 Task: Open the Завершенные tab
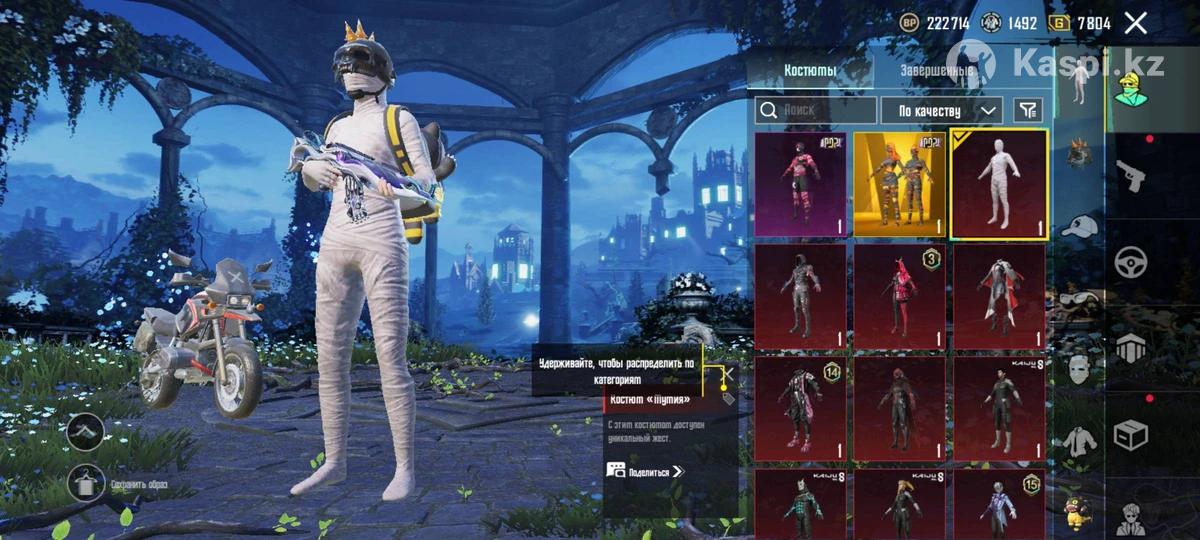click(x=936, y=71)
